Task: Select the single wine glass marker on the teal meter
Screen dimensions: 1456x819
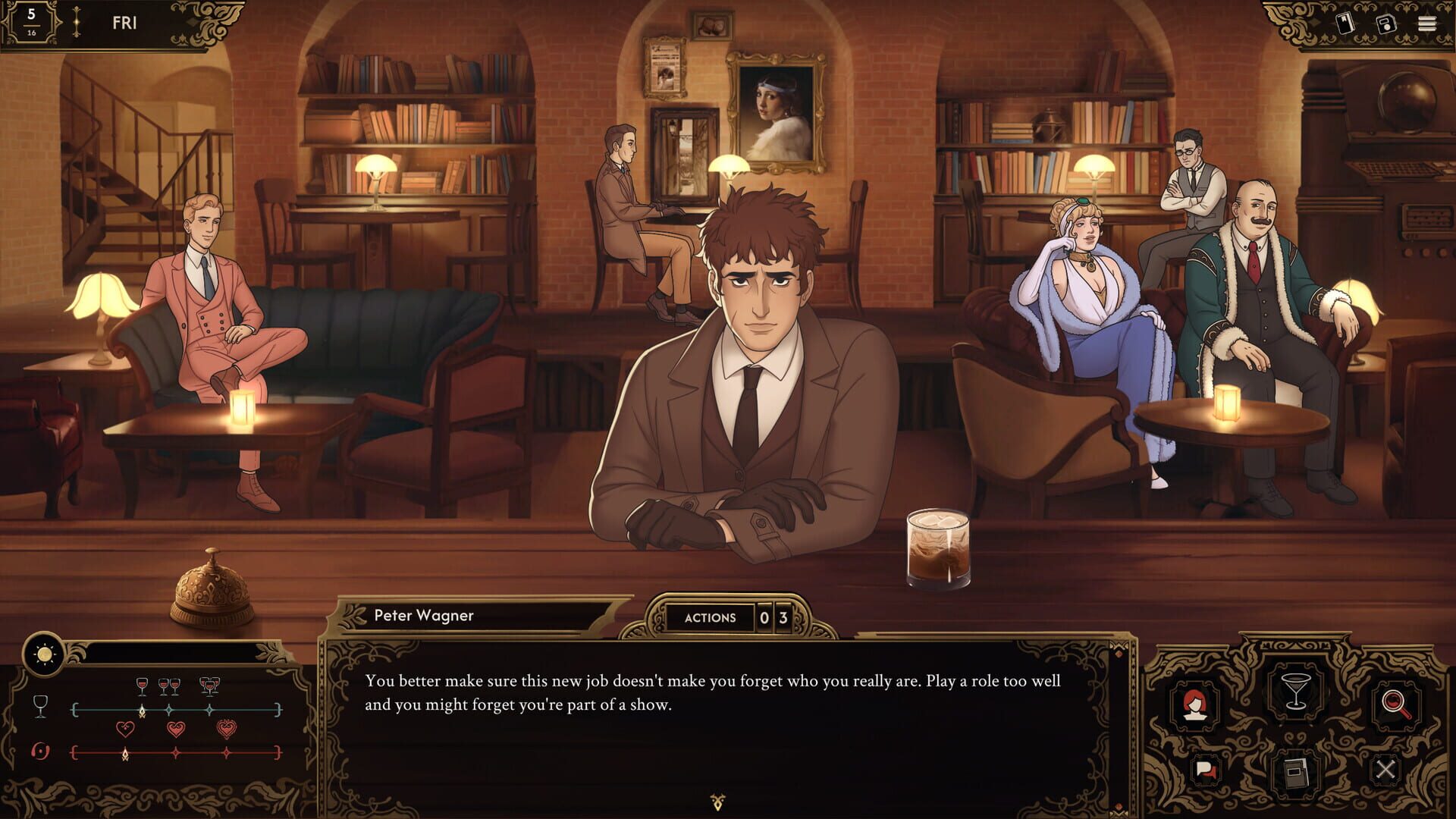Action: point(142,686)
